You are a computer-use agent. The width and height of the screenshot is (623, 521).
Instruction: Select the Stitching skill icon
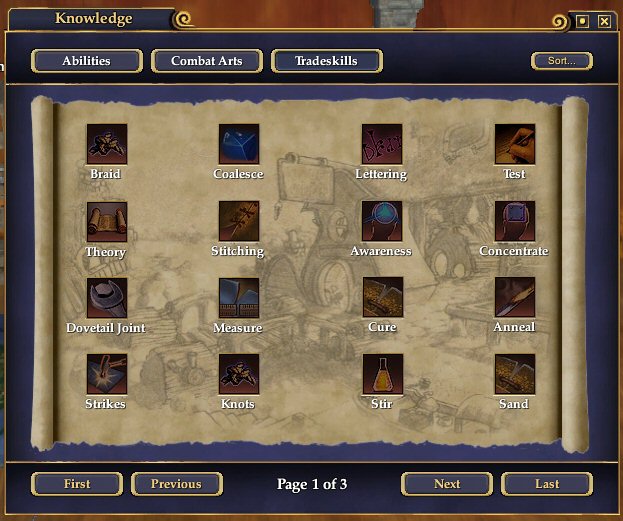(239, 221)
